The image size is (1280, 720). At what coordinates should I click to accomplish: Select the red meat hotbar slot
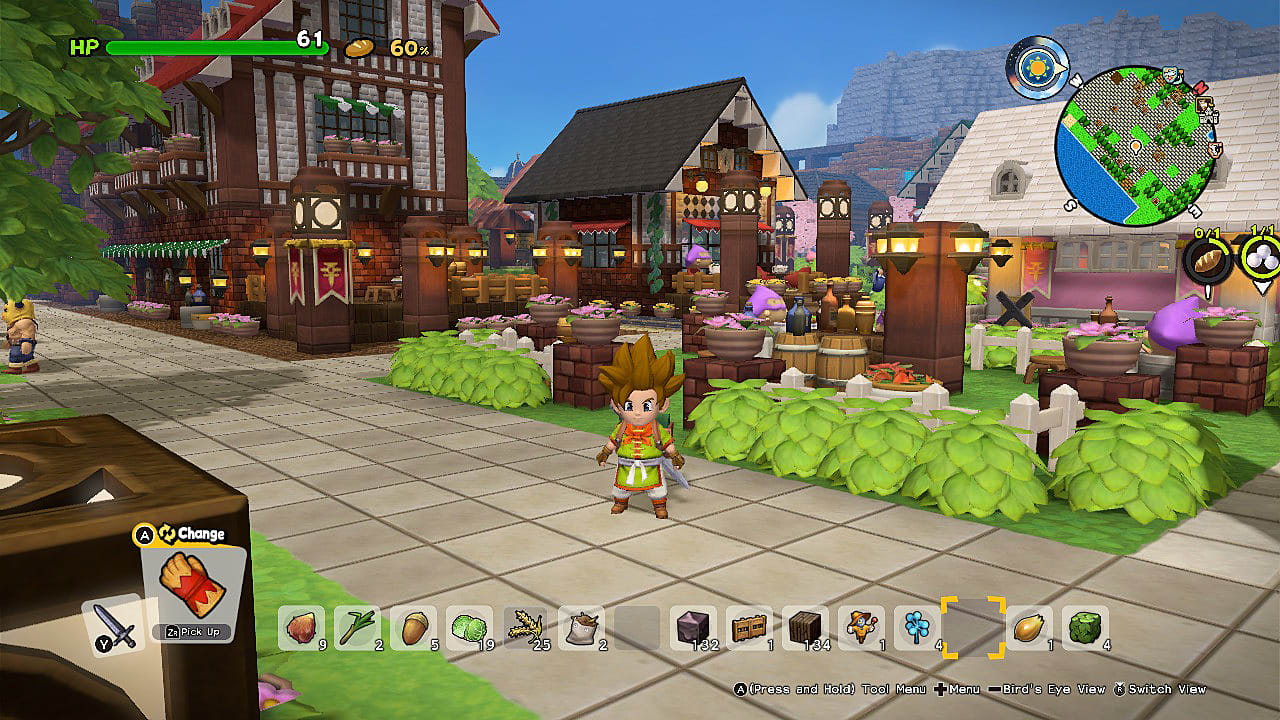[301, 629]
